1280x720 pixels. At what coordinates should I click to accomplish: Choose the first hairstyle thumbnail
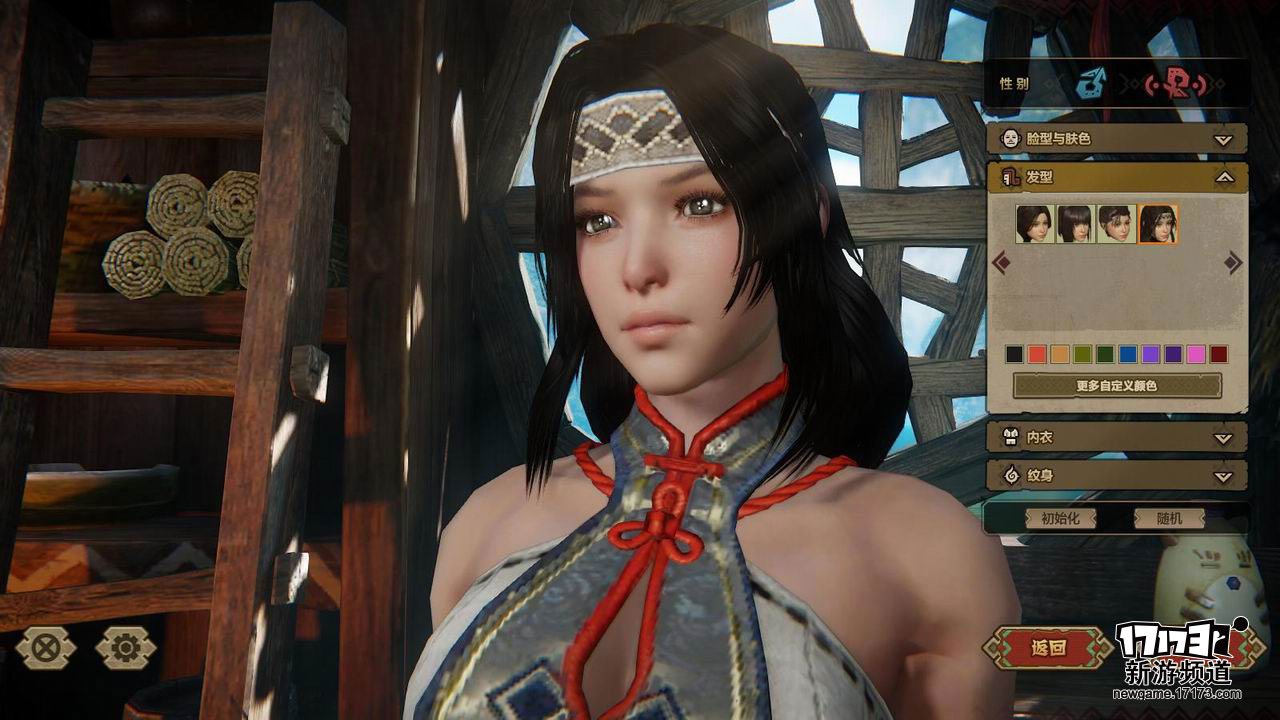(1034, 224)
